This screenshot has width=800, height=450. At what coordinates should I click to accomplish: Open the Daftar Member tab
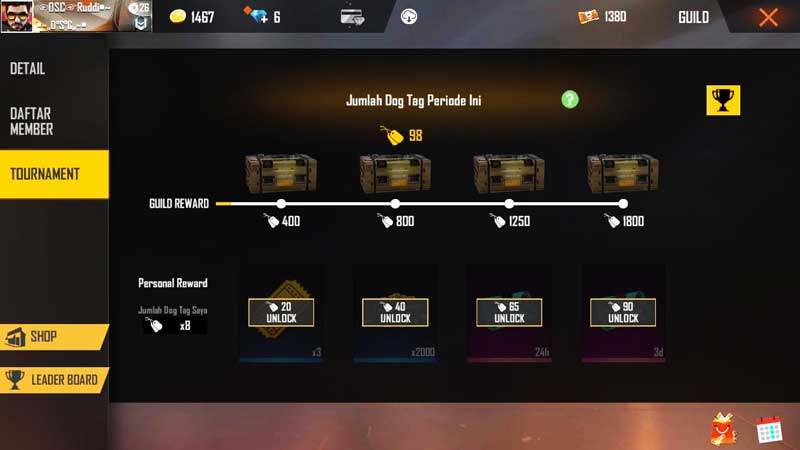[32, 121]
